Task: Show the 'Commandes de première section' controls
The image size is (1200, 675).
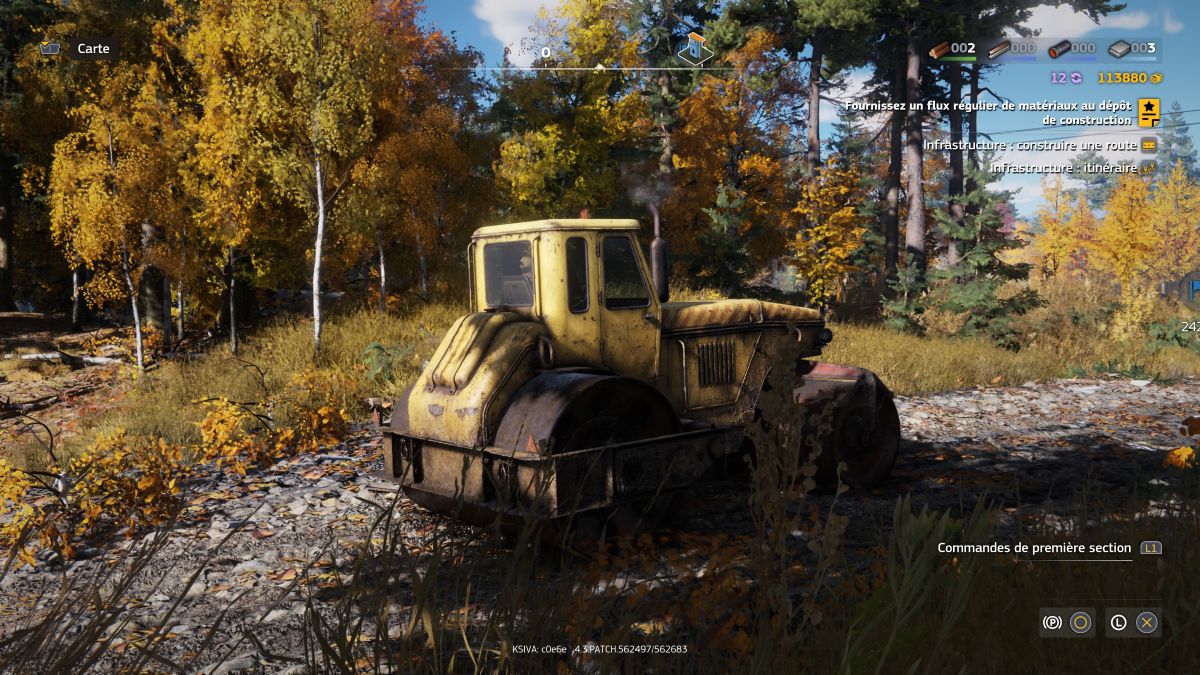Action: coord(1034,548)
